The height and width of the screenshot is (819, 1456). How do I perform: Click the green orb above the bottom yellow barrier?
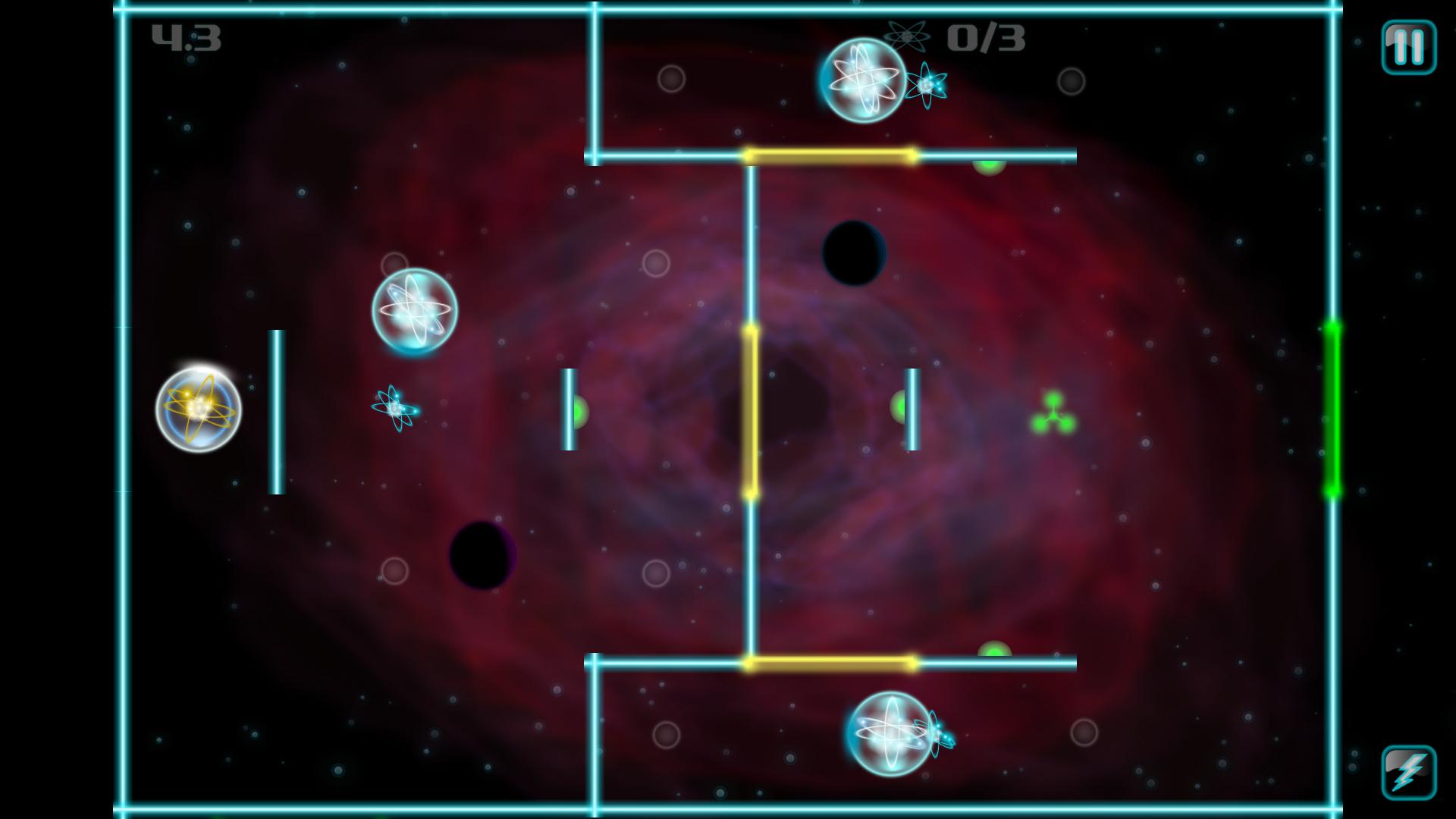[996, 649]
